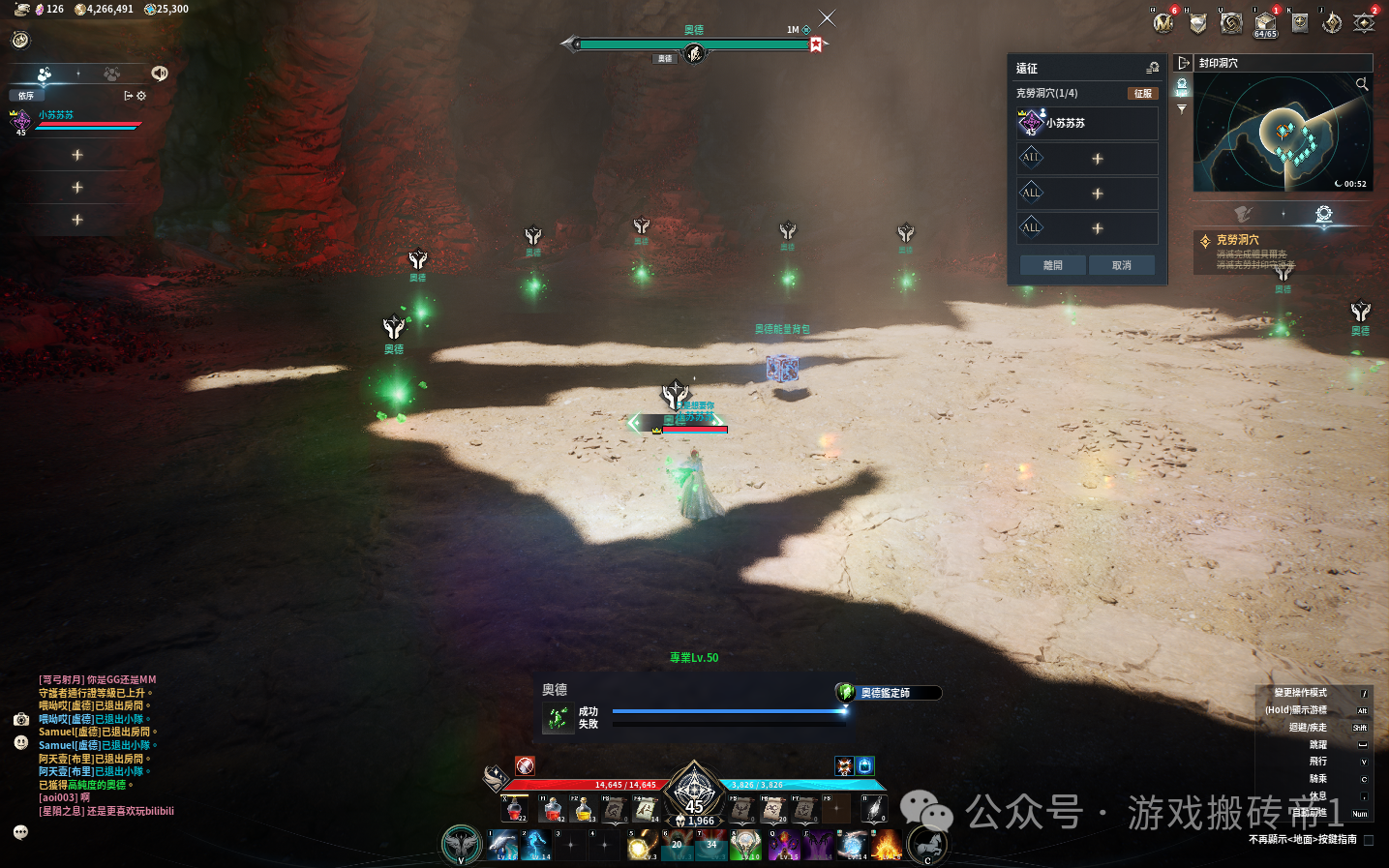This screenshot has height=868, width=1389.
Task: Select the 克勞洞穴 quest tracker entry
Action: [1237, 240]
